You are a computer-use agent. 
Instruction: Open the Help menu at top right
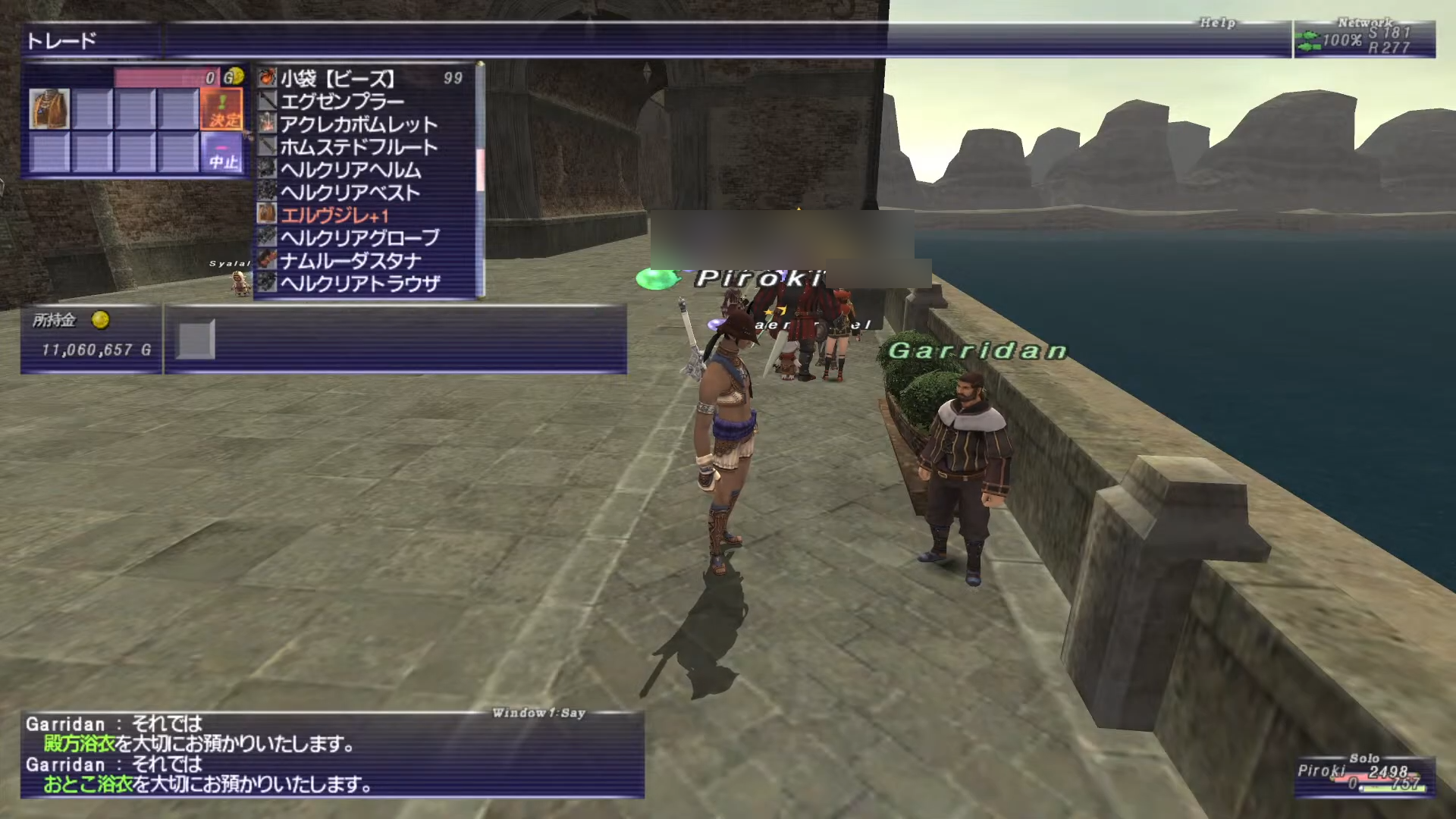tap(1218, 23)
